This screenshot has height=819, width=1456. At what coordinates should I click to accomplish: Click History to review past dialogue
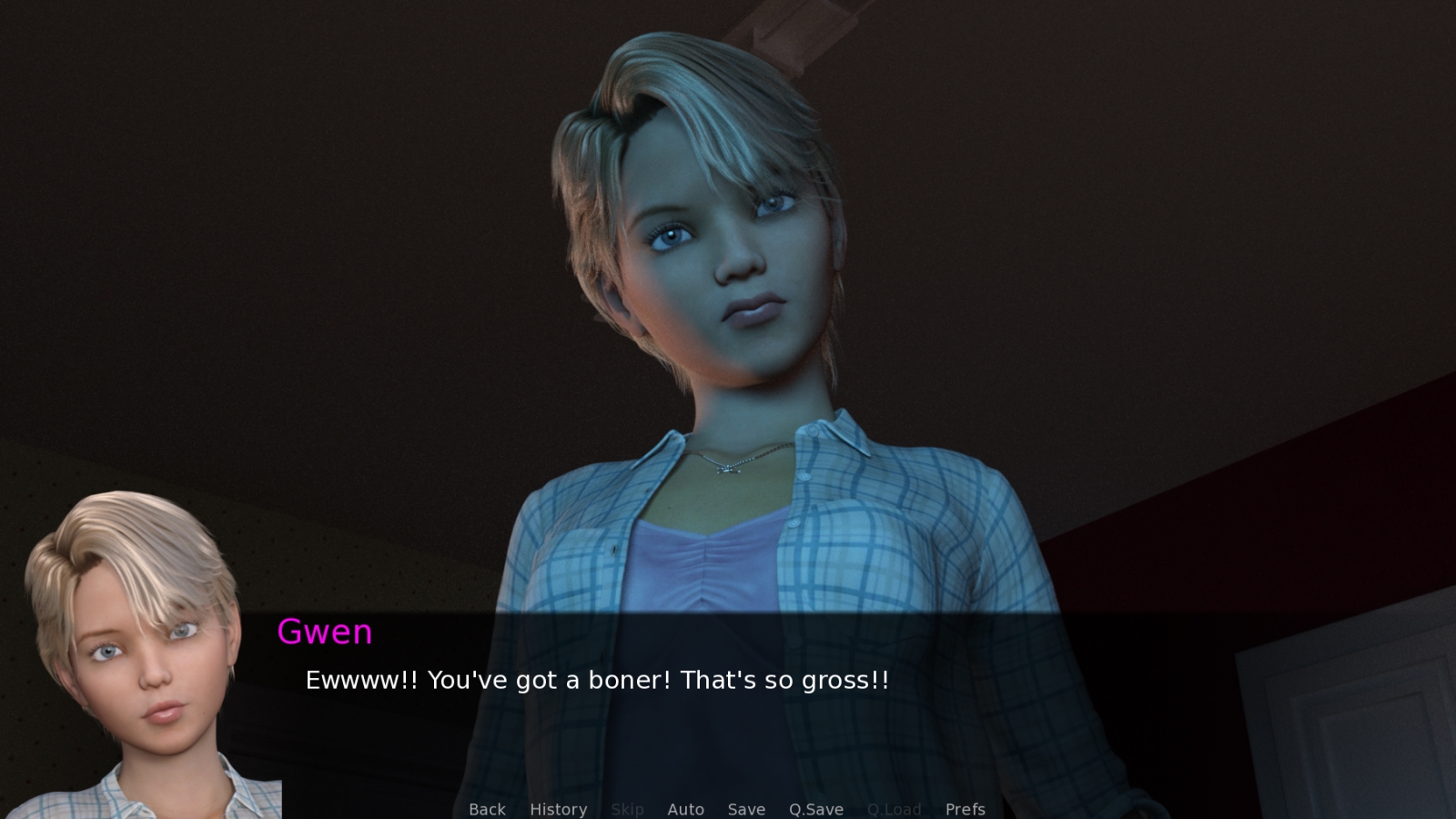558,809
